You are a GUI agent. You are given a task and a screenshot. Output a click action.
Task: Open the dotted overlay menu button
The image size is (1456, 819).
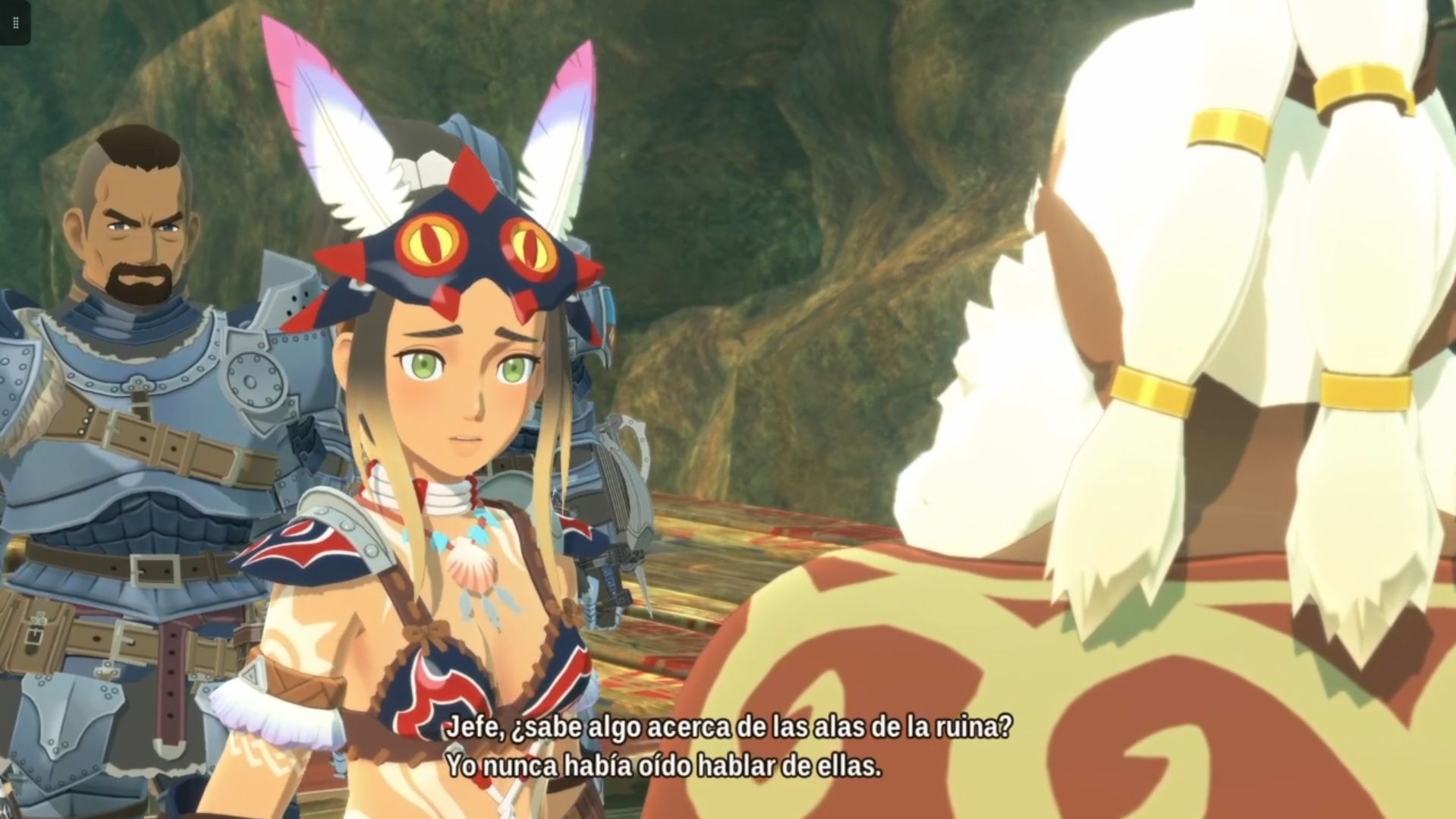click(15, 24)
